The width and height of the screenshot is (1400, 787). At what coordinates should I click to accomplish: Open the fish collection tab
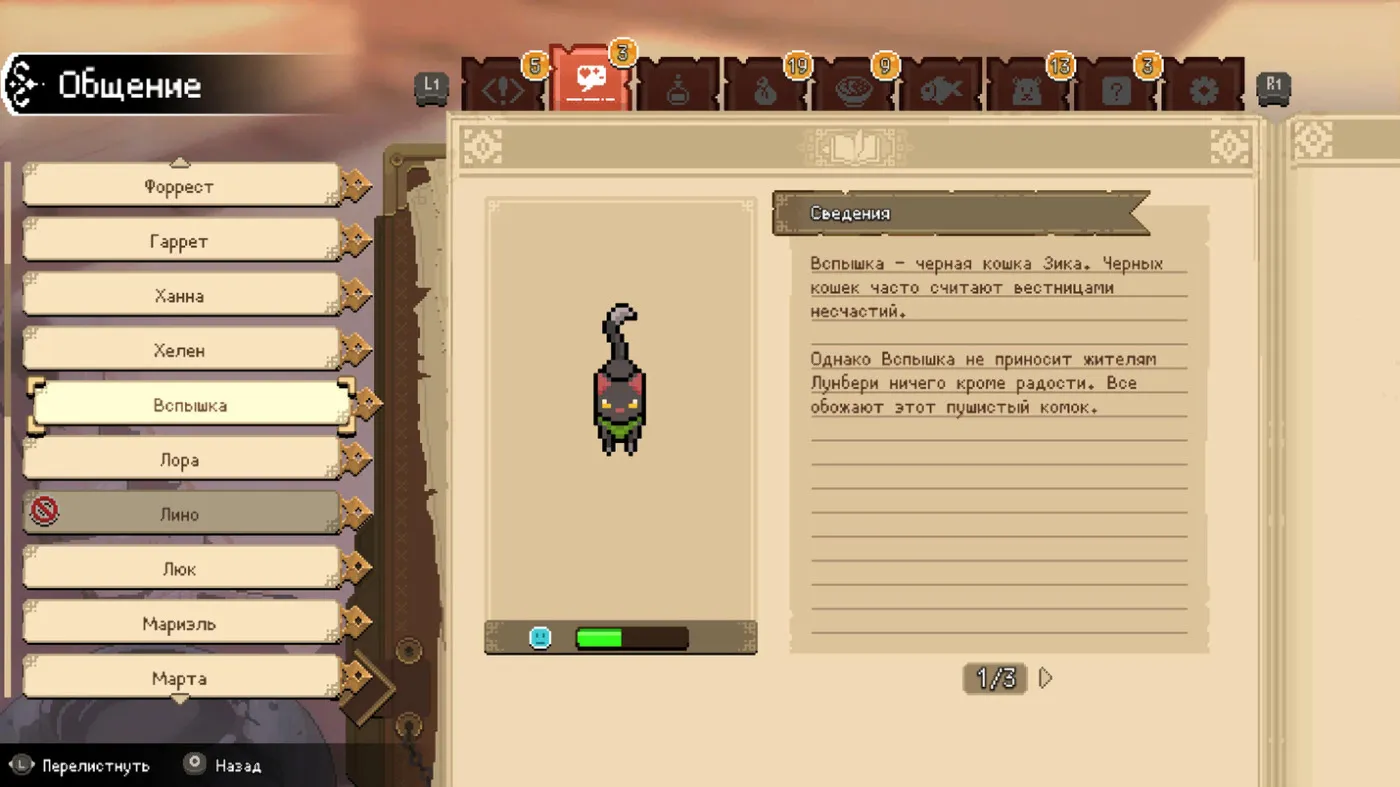pos(941,88)
